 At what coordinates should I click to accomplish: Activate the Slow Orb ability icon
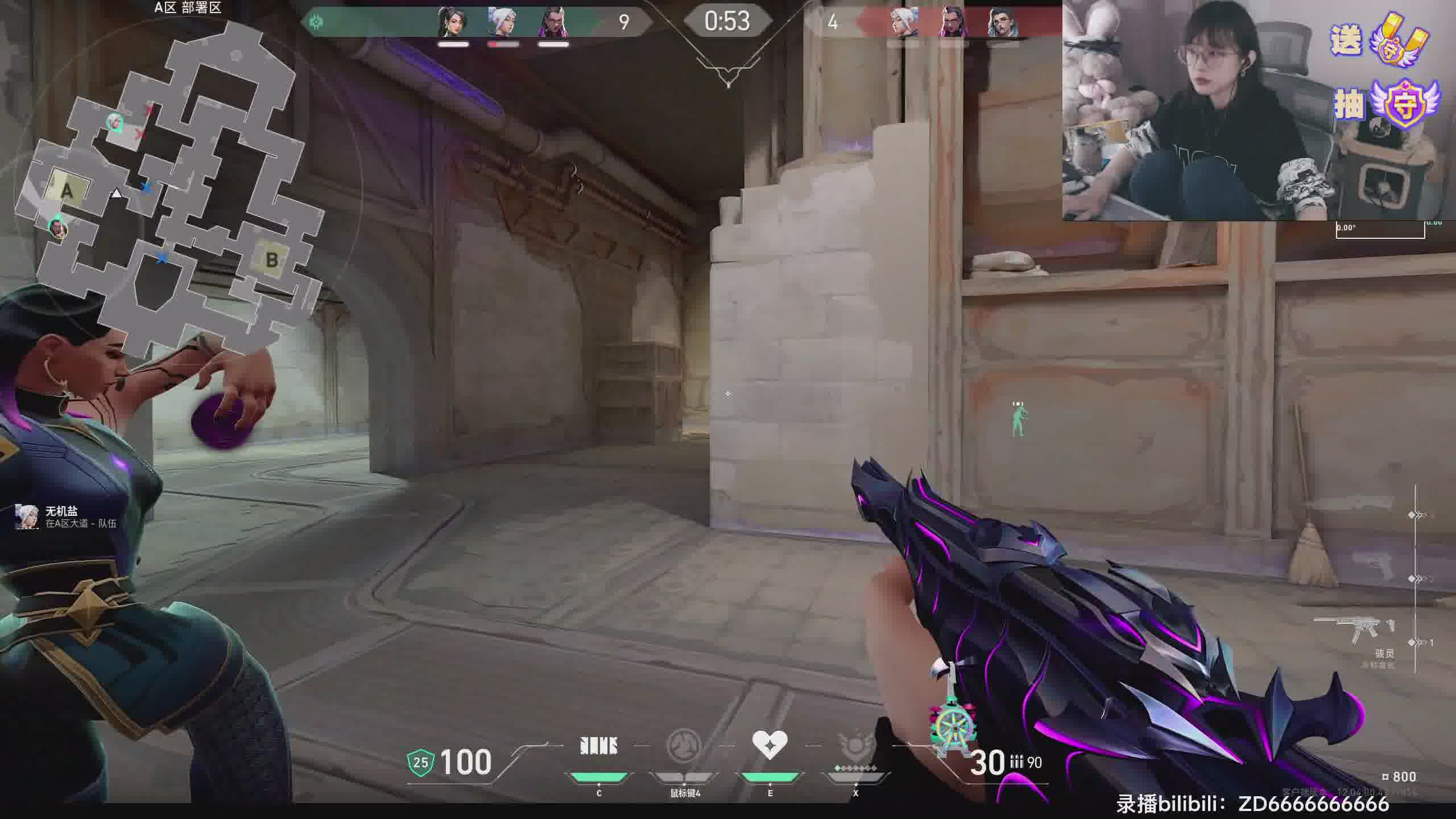[684, 746]
